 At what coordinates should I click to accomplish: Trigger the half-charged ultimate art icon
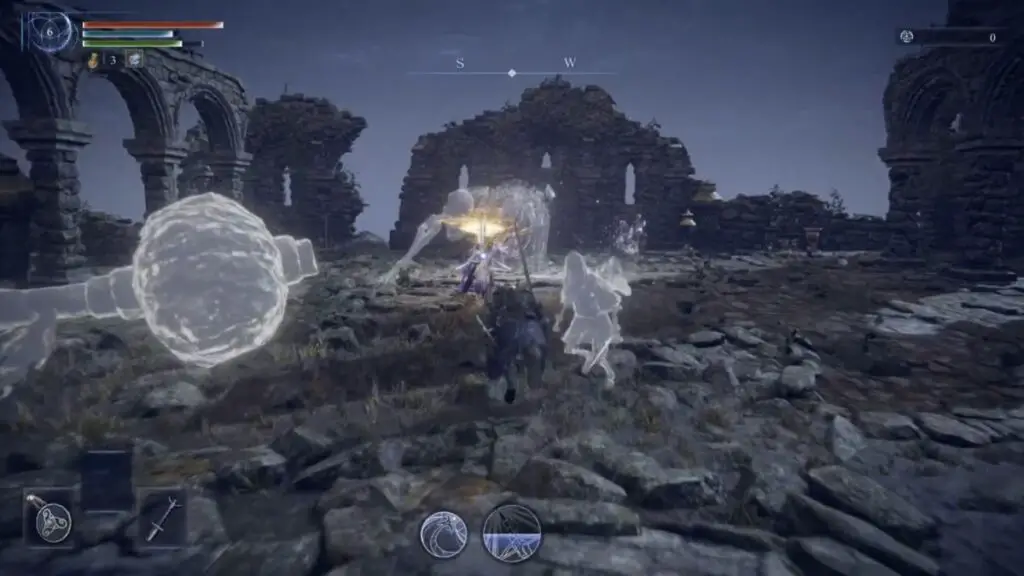point(511,533)
